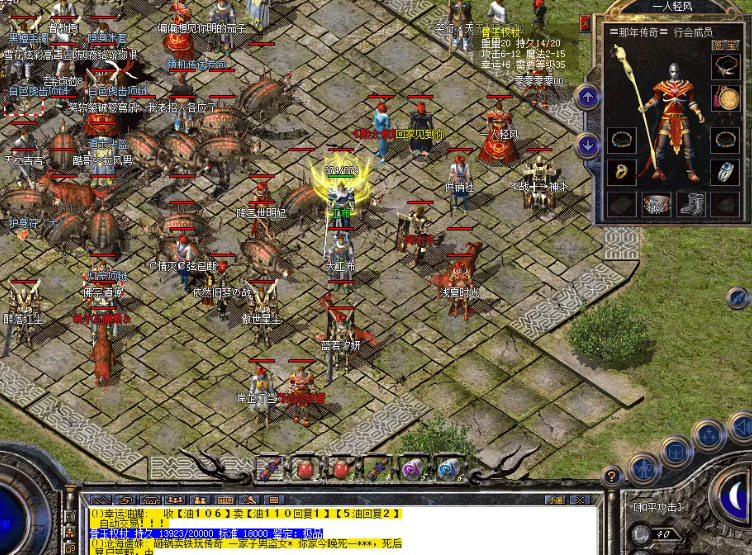Screen dimensions: 752x555
Task: Click the 和平攻击 attack mode label
Action: [655, 505]
